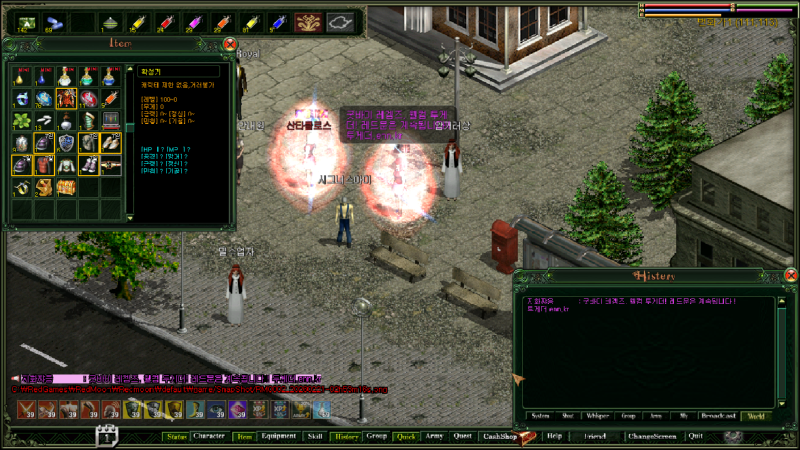Select the treasure chest inventory item
Image resolution: width=800 pixels, height=450 pixels.
point(66,187)
